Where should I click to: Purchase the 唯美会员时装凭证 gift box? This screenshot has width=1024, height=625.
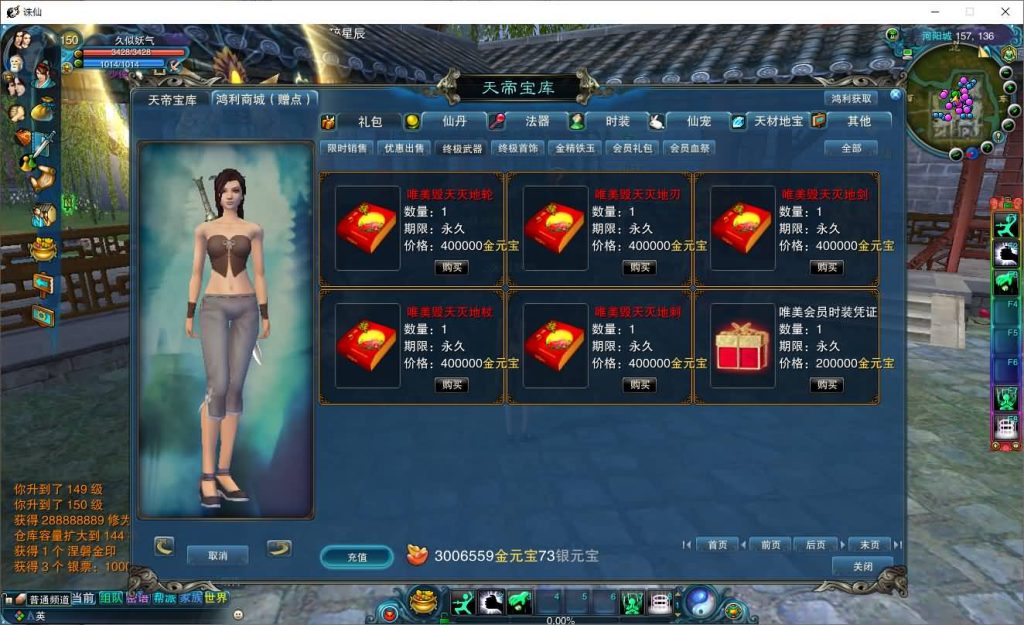tap(826, 385)
